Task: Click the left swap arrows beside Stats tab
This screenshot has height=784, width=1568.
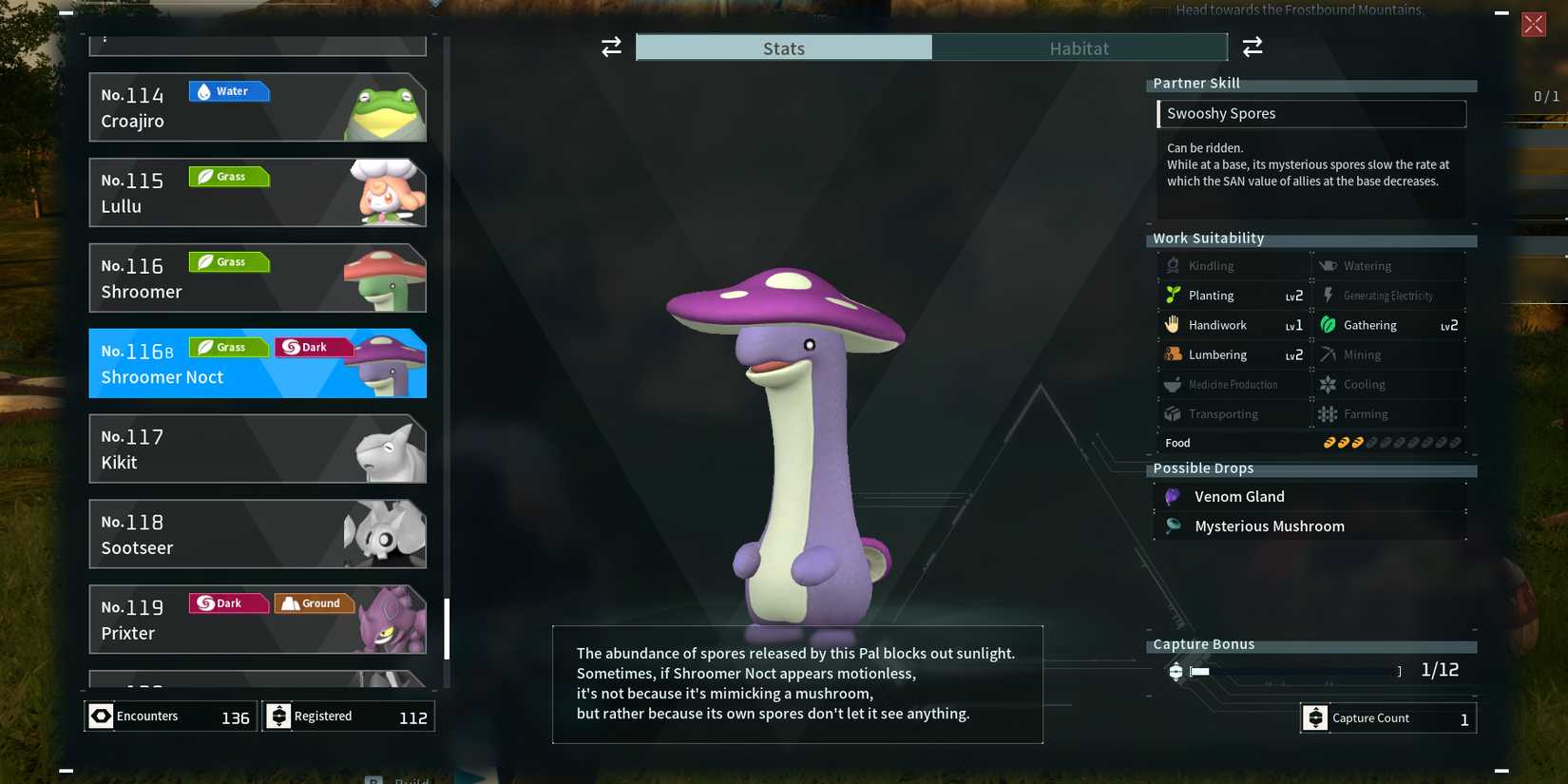Action: click(x=609, y=47)
